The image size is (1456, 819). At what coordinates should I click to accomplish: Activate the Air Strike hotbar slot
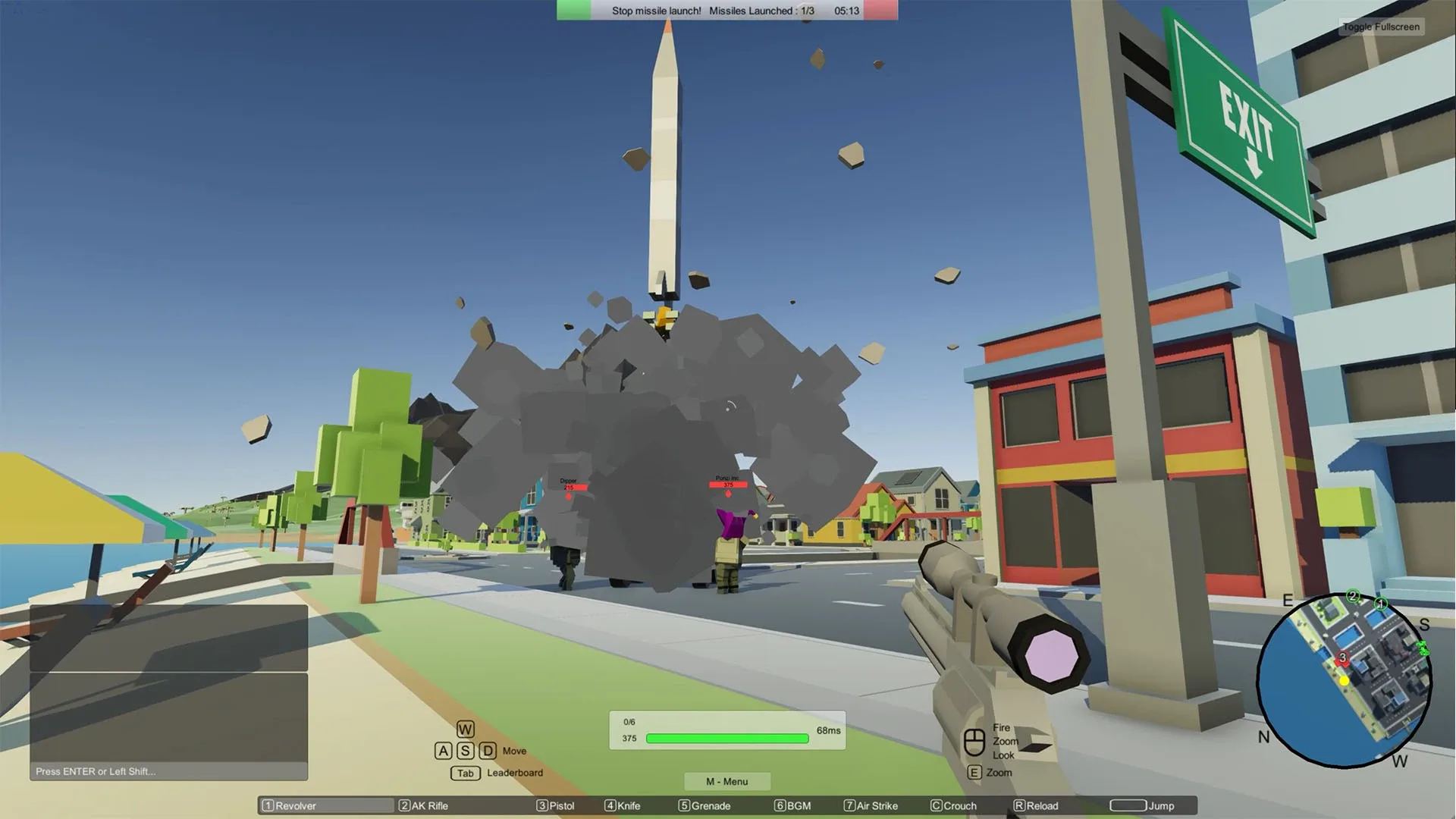872,806
